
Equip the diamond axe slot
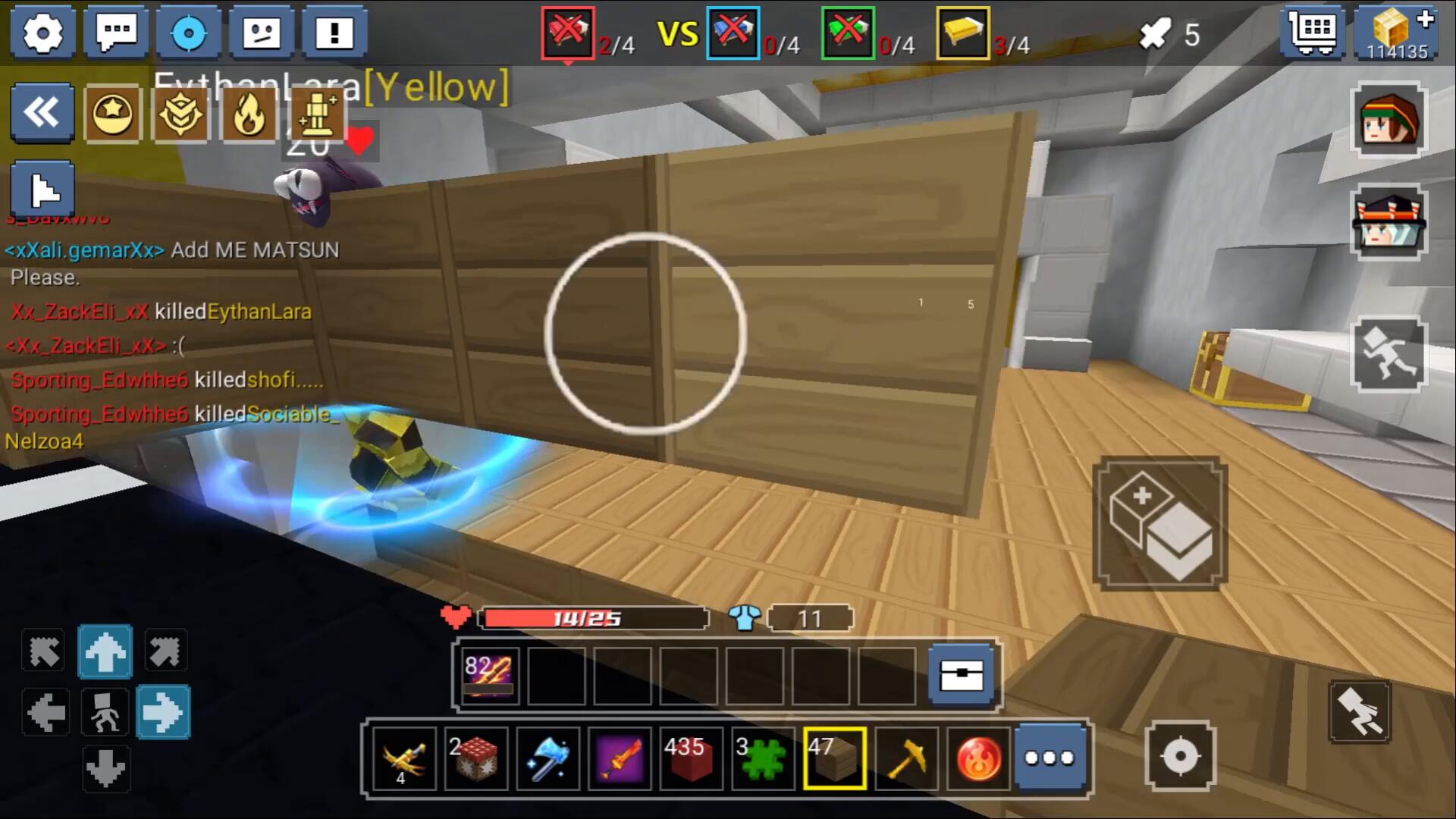coord(548,759)
